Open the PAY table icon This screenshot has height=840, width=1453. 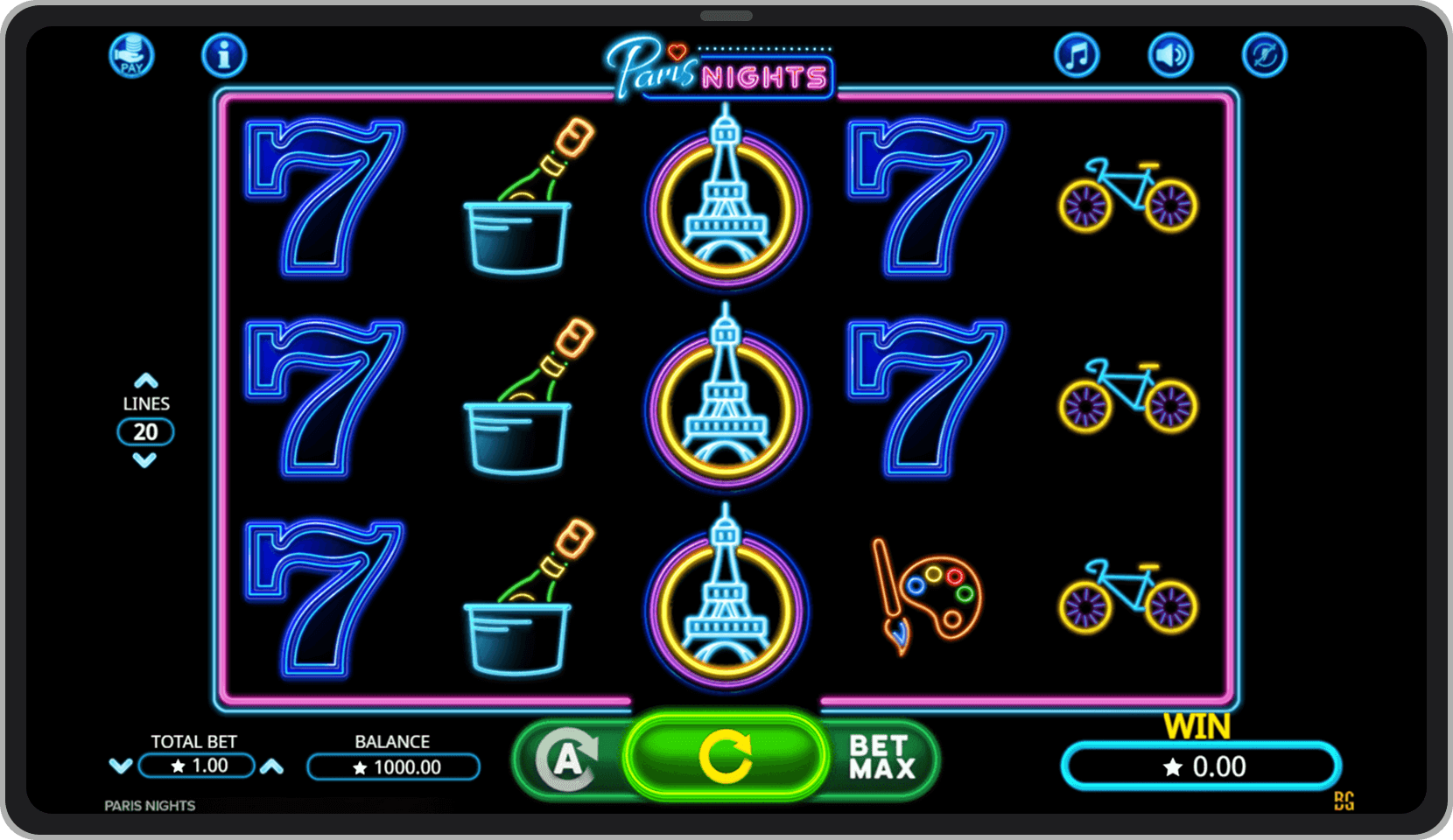[131, 55]
